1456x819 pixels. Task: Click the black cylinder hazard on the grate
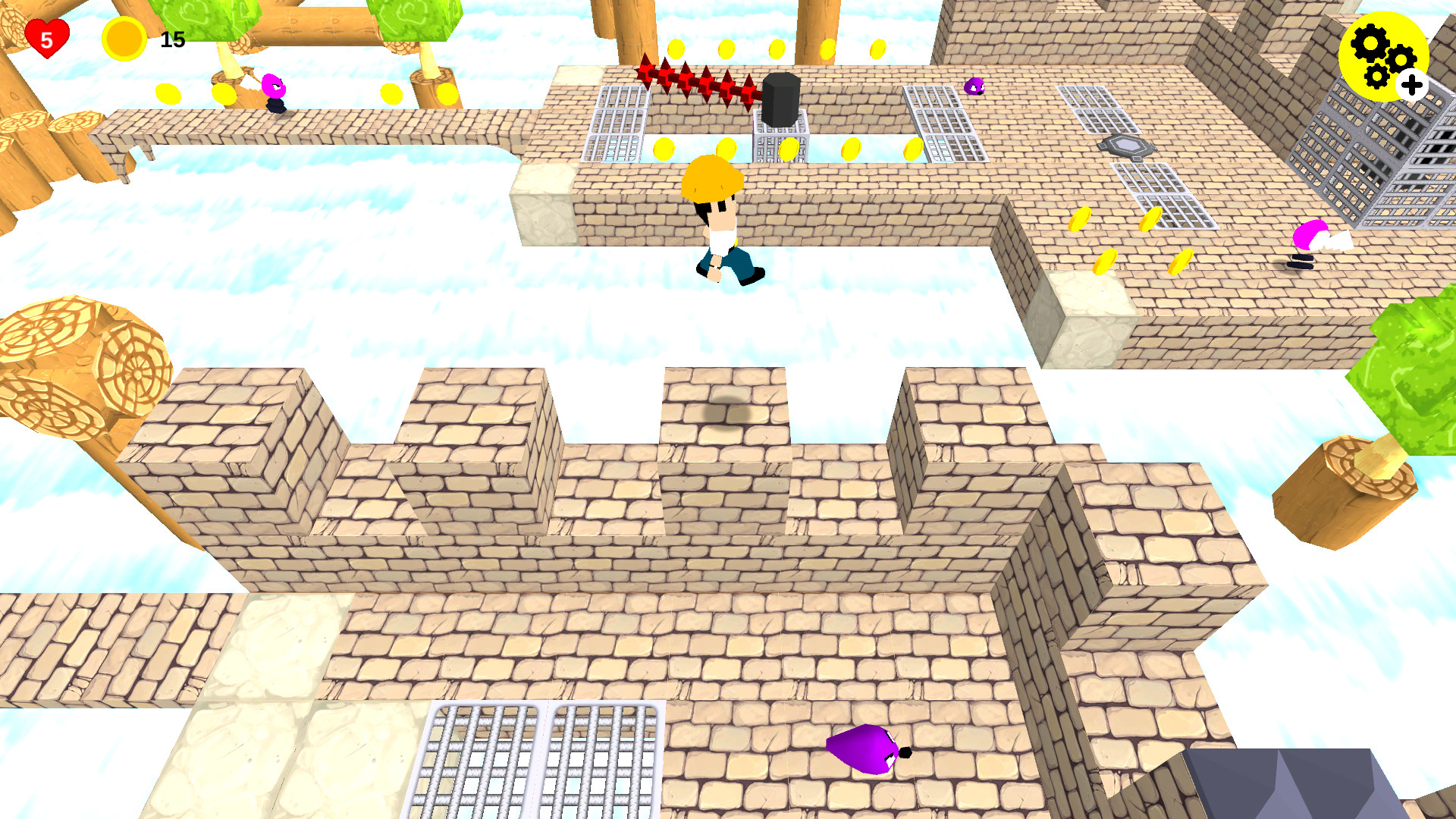(783, 99)
